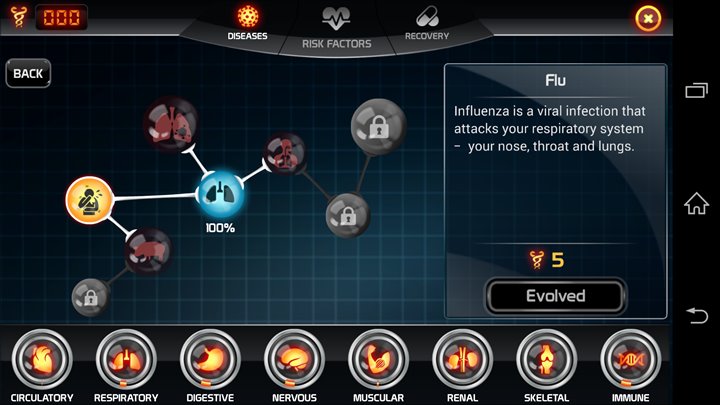Screen dimensions: 720x405
Task: Tap the Android back arrow
Action: tap(696, 315)
